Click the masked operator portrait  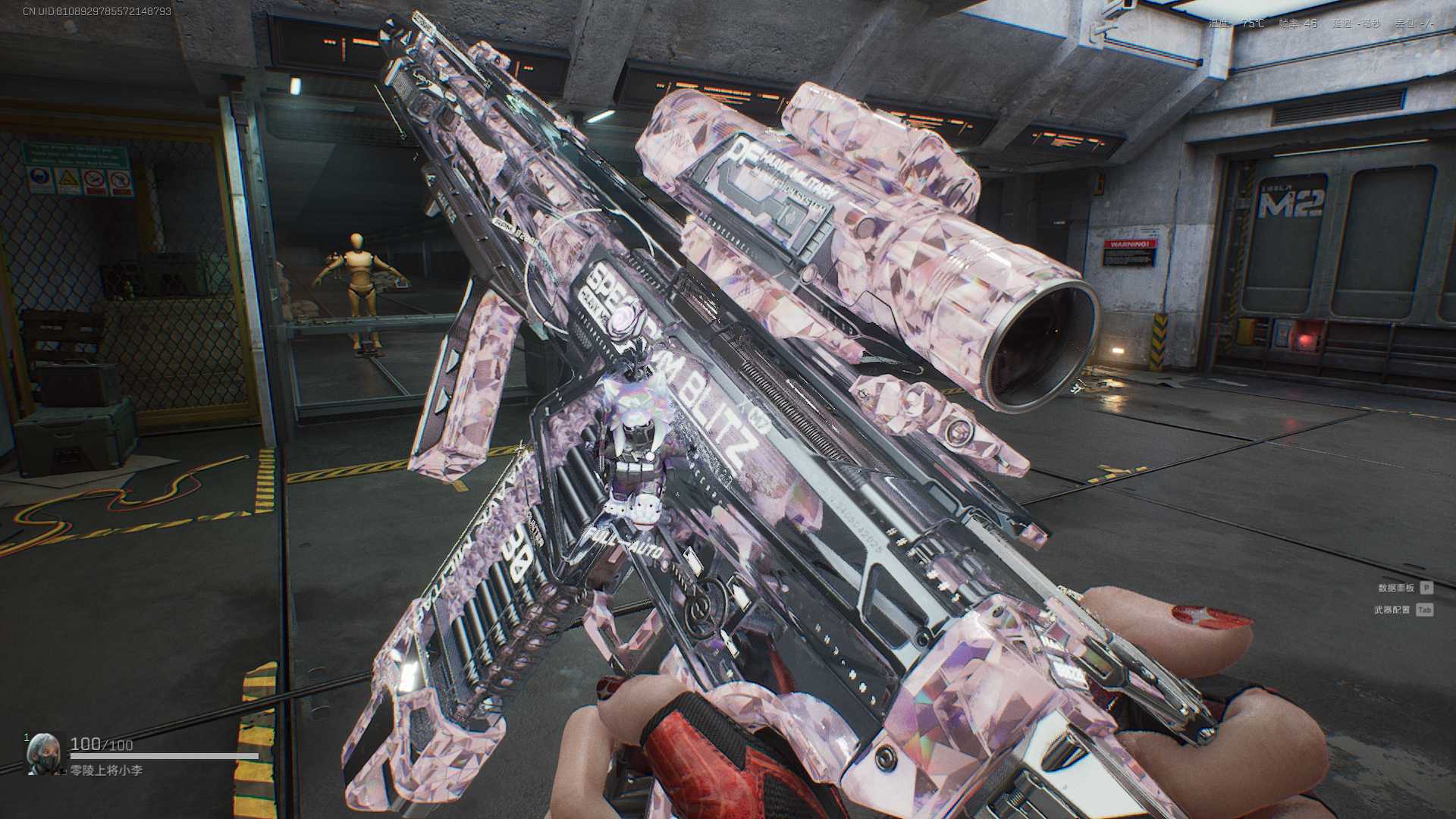[42, 753]
